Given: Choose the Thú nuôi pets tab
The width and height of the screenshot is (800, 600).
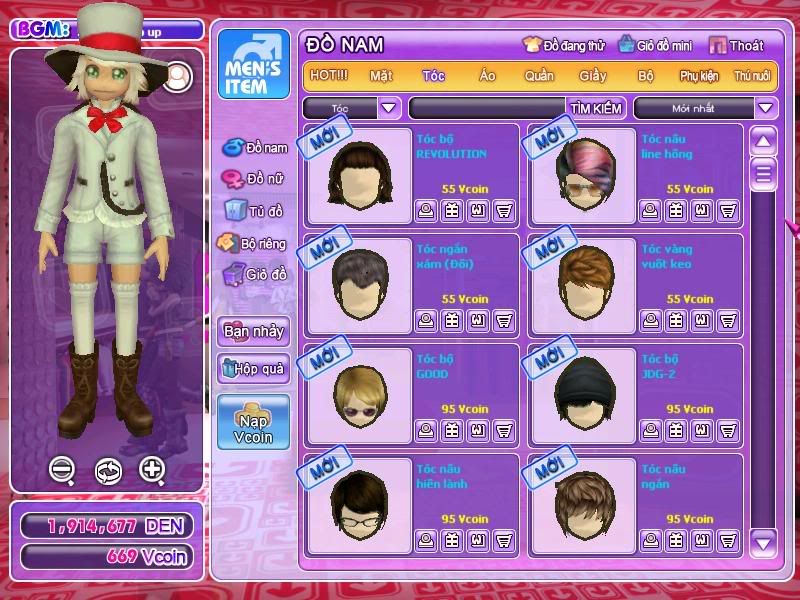Looking at the screenshot, I should tap(752, 76).
